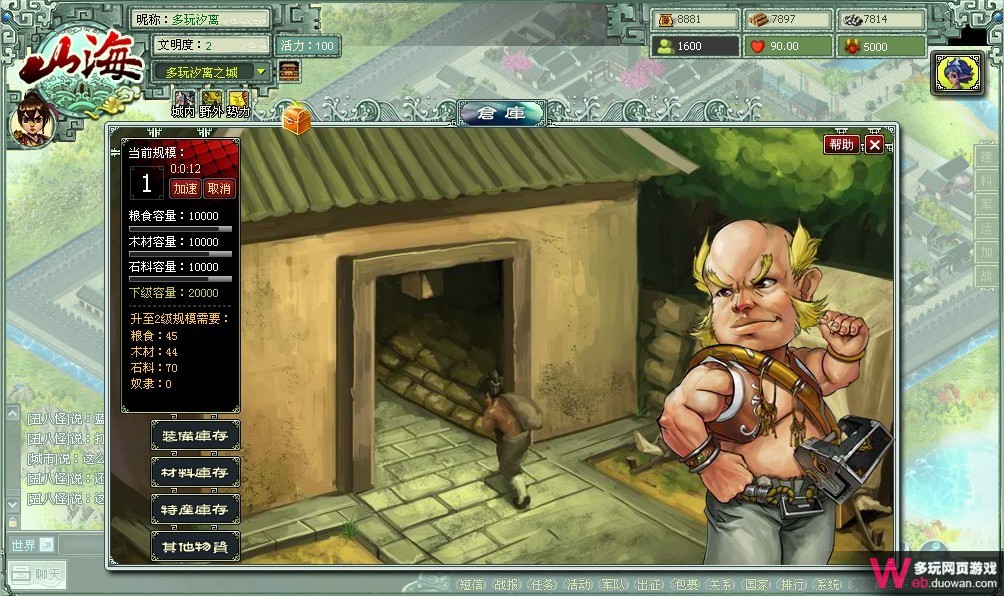1004x596 pixels.
Task: Open 其他物資 other supplies
Action: [196, 546]
